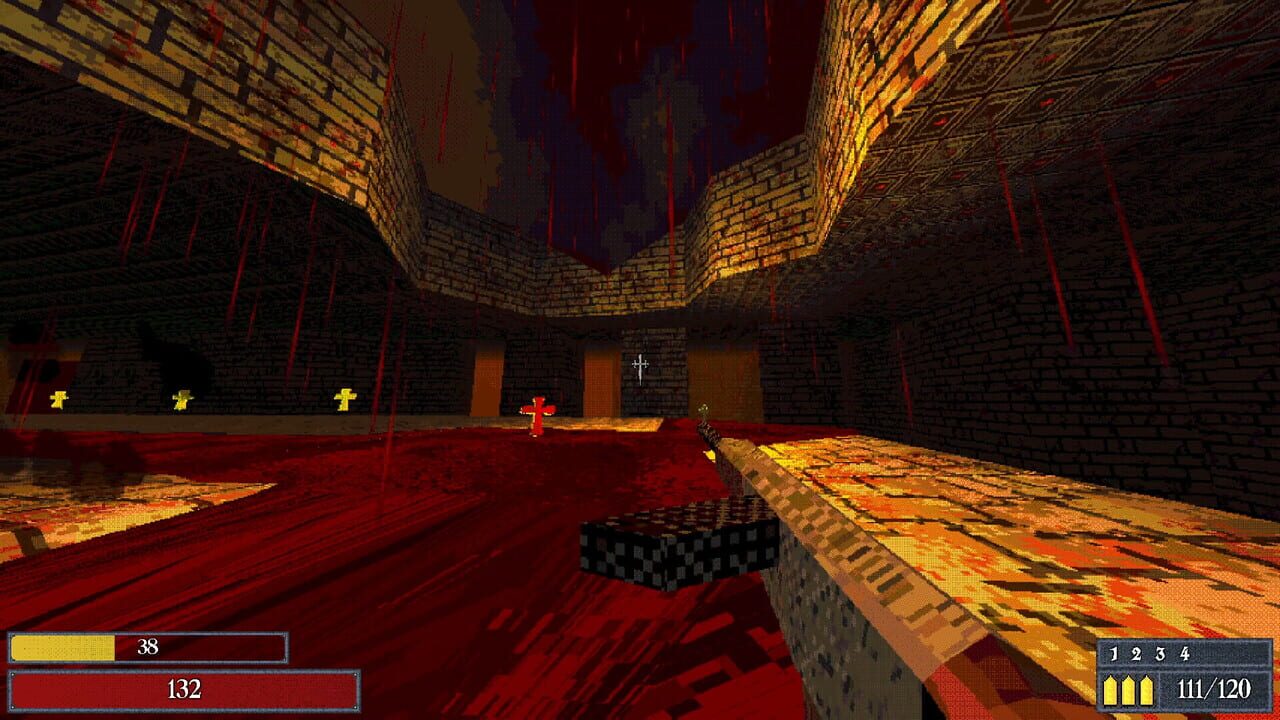
Task: Click the large red cross pickup
Action: click(x=538, y=415)
